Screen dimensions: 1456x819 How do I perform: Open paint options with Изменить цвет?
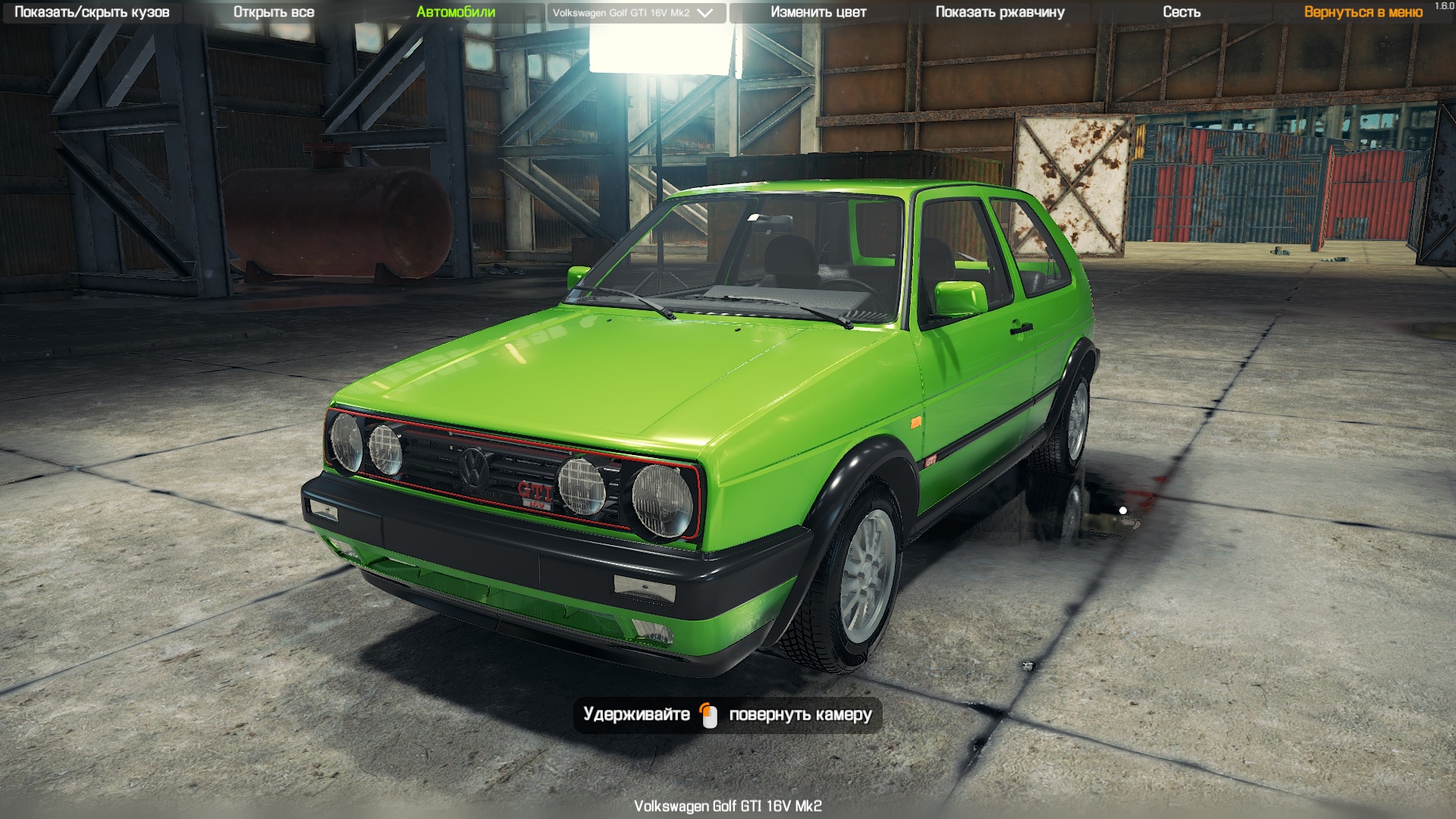(819, 12)
